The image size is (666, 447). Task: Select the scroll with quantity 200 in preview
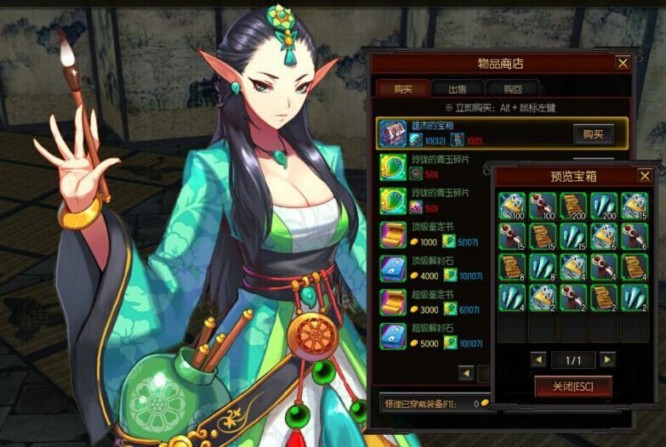coord(573,205)
